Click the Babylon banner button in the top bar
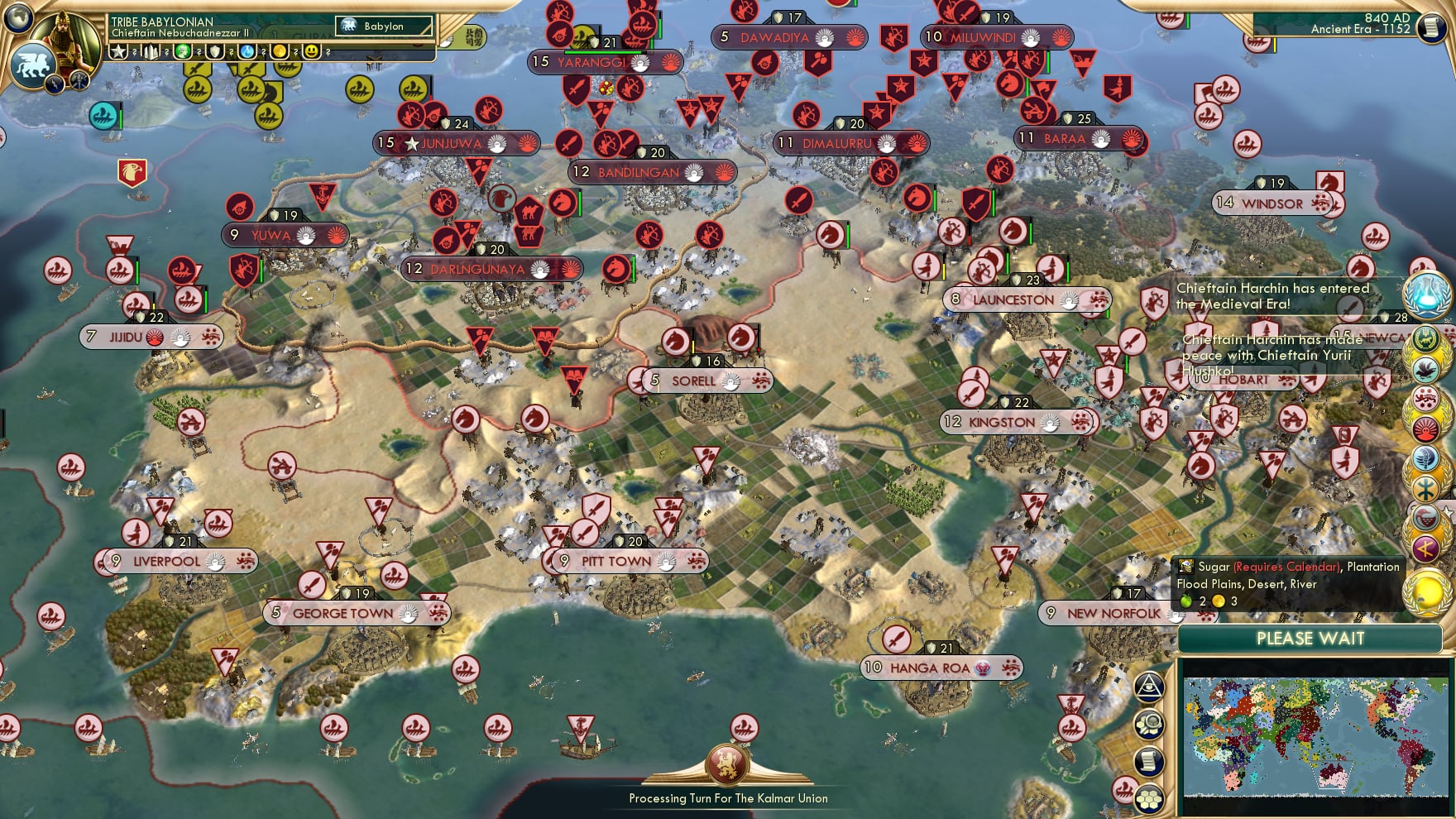1456x819 pixels. pyautogui.click(x=376, y=26)
